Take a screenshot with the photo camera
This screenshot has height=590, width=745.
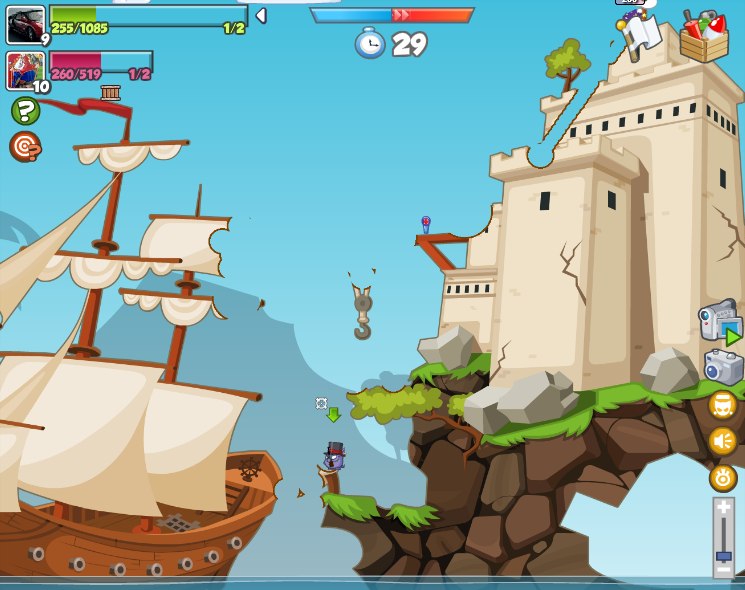pyautogui.click(x=723, y=367)
